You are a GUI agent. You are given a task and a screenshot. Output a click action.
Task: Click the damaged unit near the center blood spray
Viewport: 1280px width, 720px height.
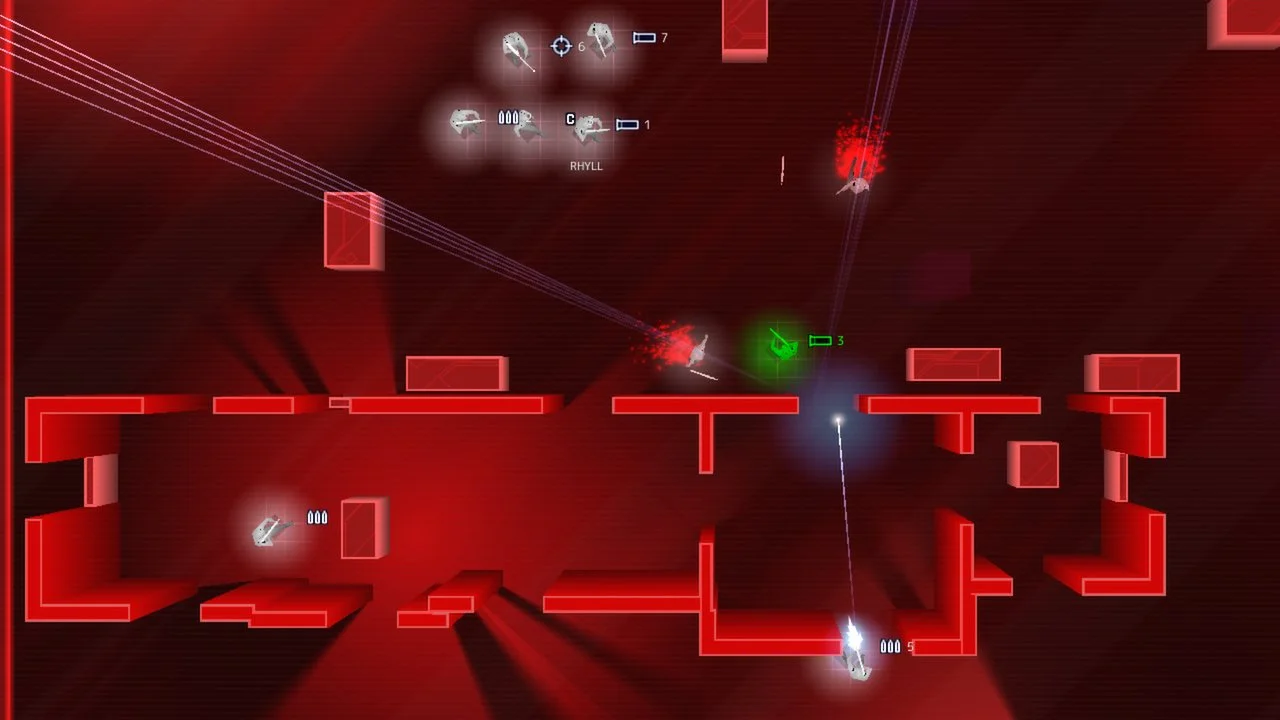click(700, 350)
